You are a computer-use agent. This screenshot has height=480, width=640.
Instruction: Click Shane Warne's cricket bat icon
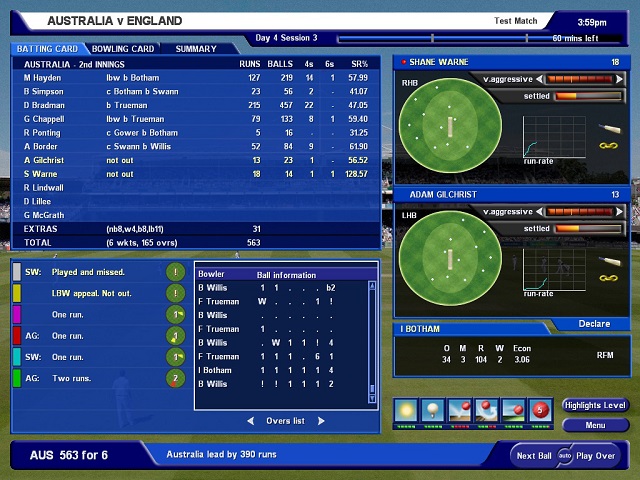[608, 128]
